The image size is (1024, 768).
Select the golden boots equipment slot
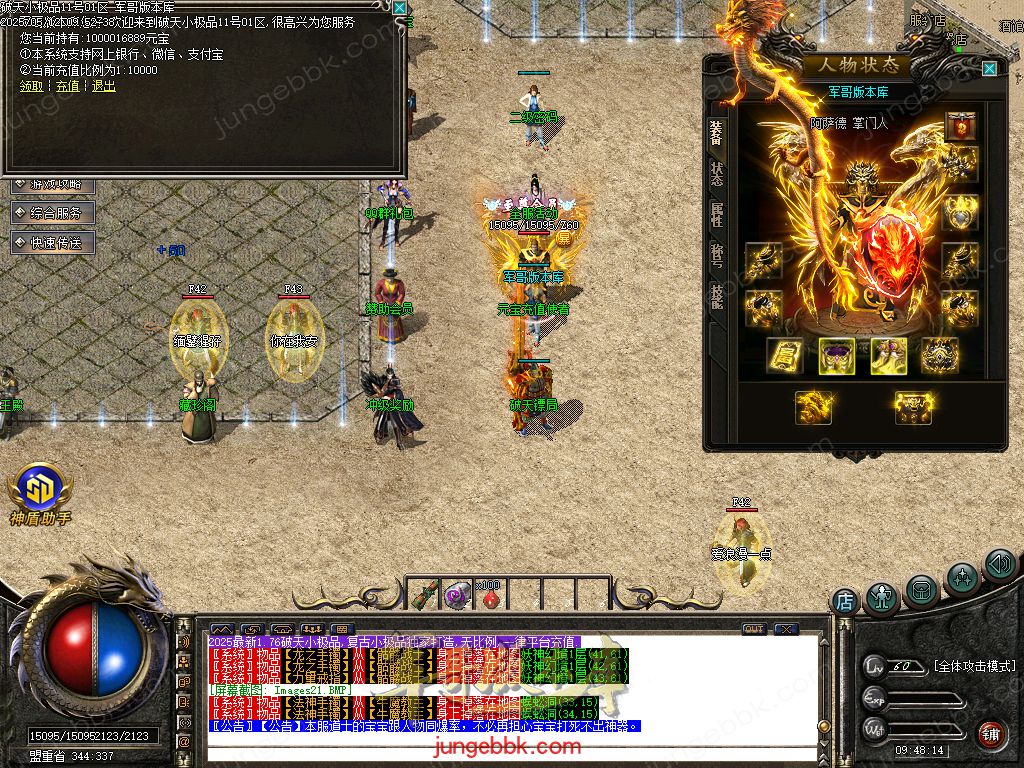coord(887,355)
